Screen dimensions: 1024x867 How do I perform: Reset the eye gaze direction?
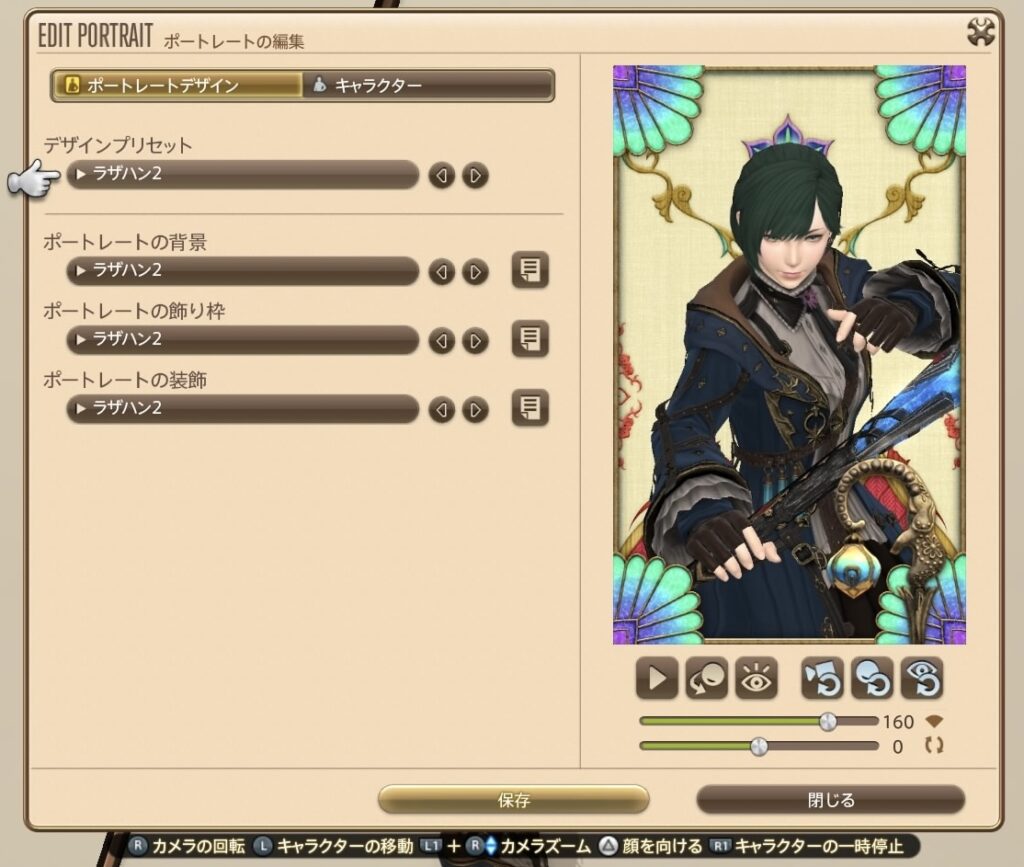tap(921, 679)
